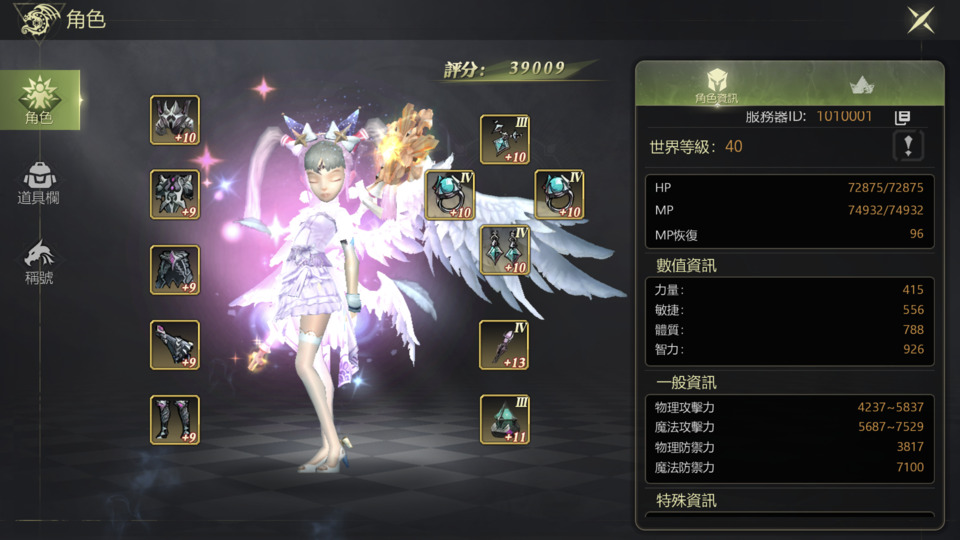960x540 pixels.
Task: Switch to the crown tab in info panel
Action: coord(861,86)
